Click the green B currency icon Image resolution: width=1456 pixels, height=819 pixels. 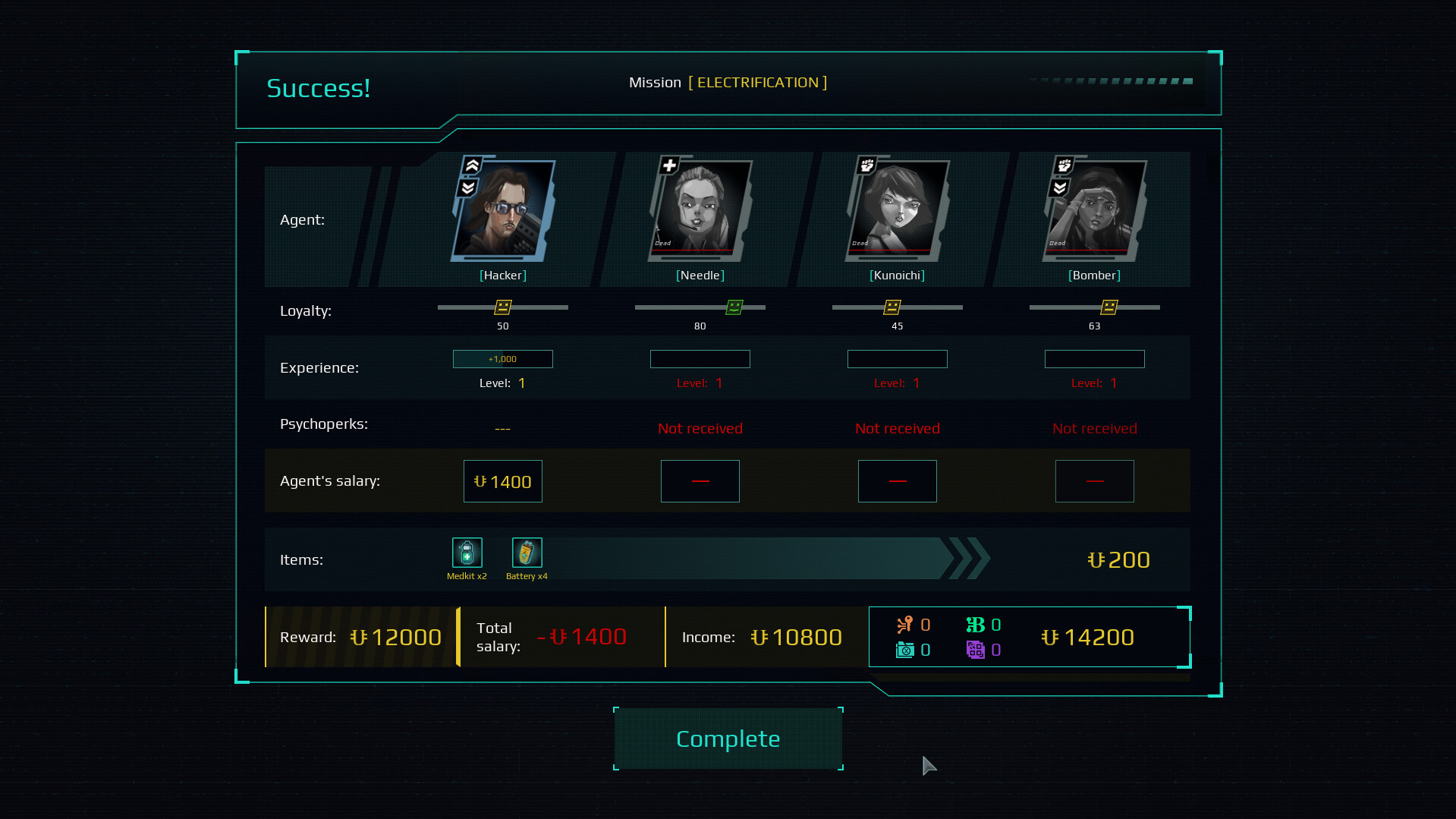[x=977, y=624]
